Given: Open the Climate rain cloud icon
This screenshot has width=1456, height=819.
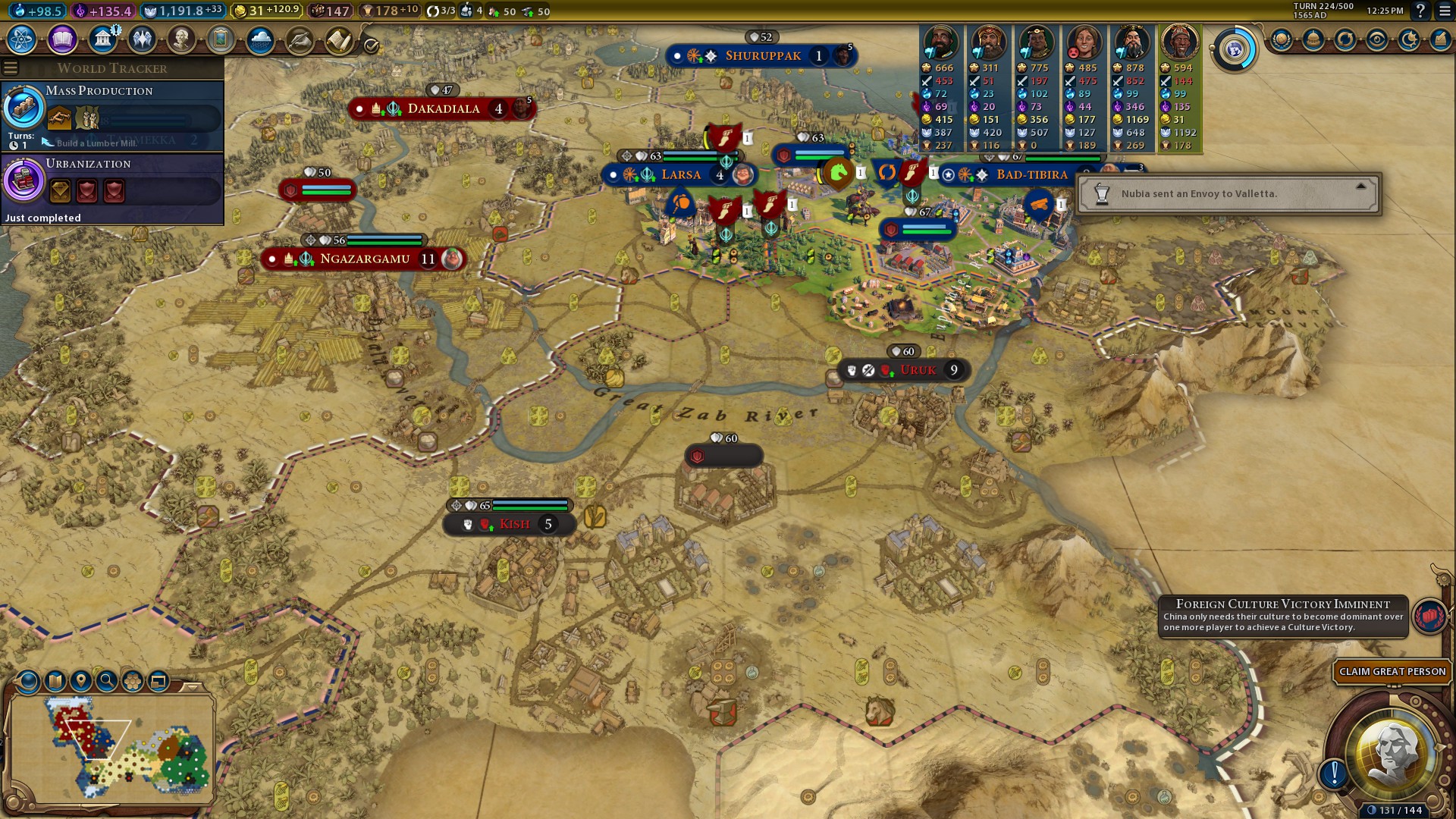Looking at the screenshot, I should 260,39.
